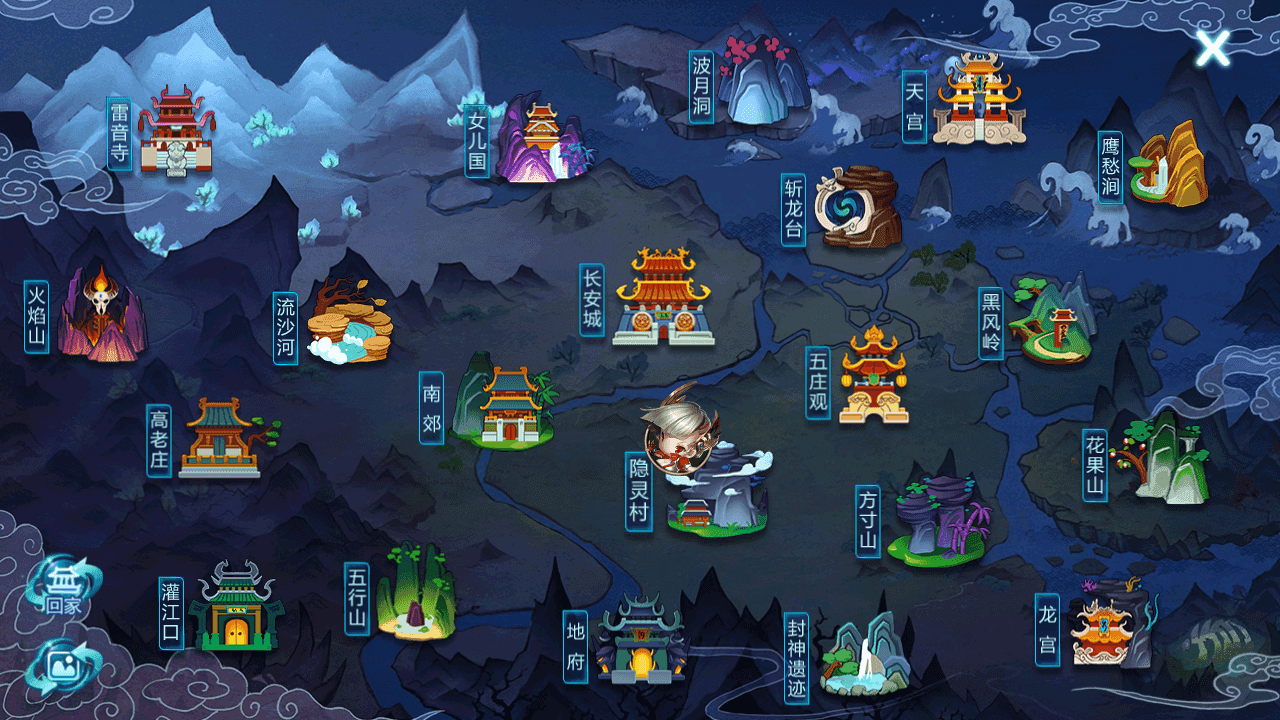
Task: Choose the 五庄观 temple
Action: (x=873, y=377)
